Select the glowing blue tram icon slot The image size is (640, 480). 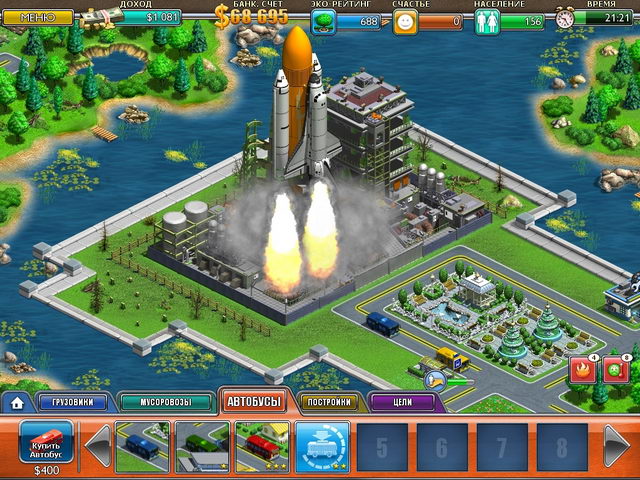click(x=322, y=446)
